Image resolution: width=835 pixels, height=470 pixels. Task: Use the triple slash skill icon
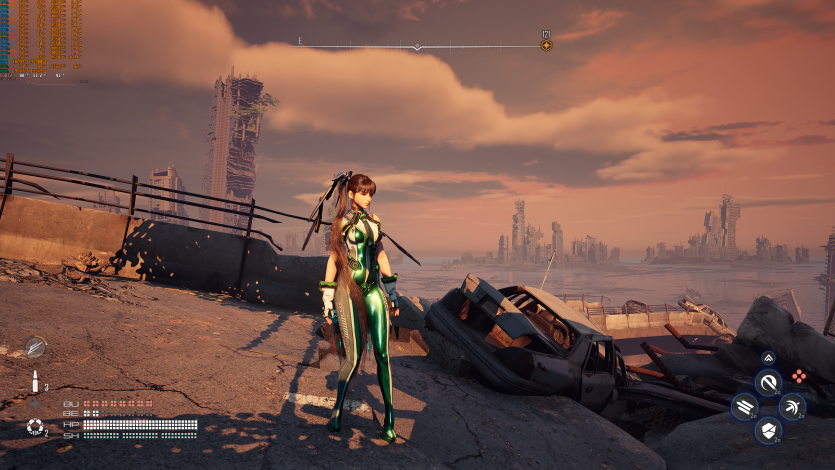coord(744,407)
